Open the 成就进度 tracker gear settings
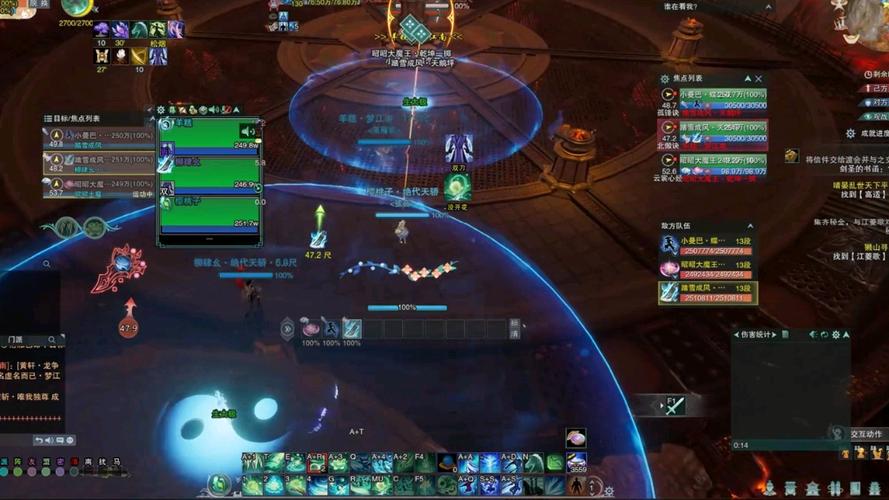889x500 pixels. [x=850, y=132]
